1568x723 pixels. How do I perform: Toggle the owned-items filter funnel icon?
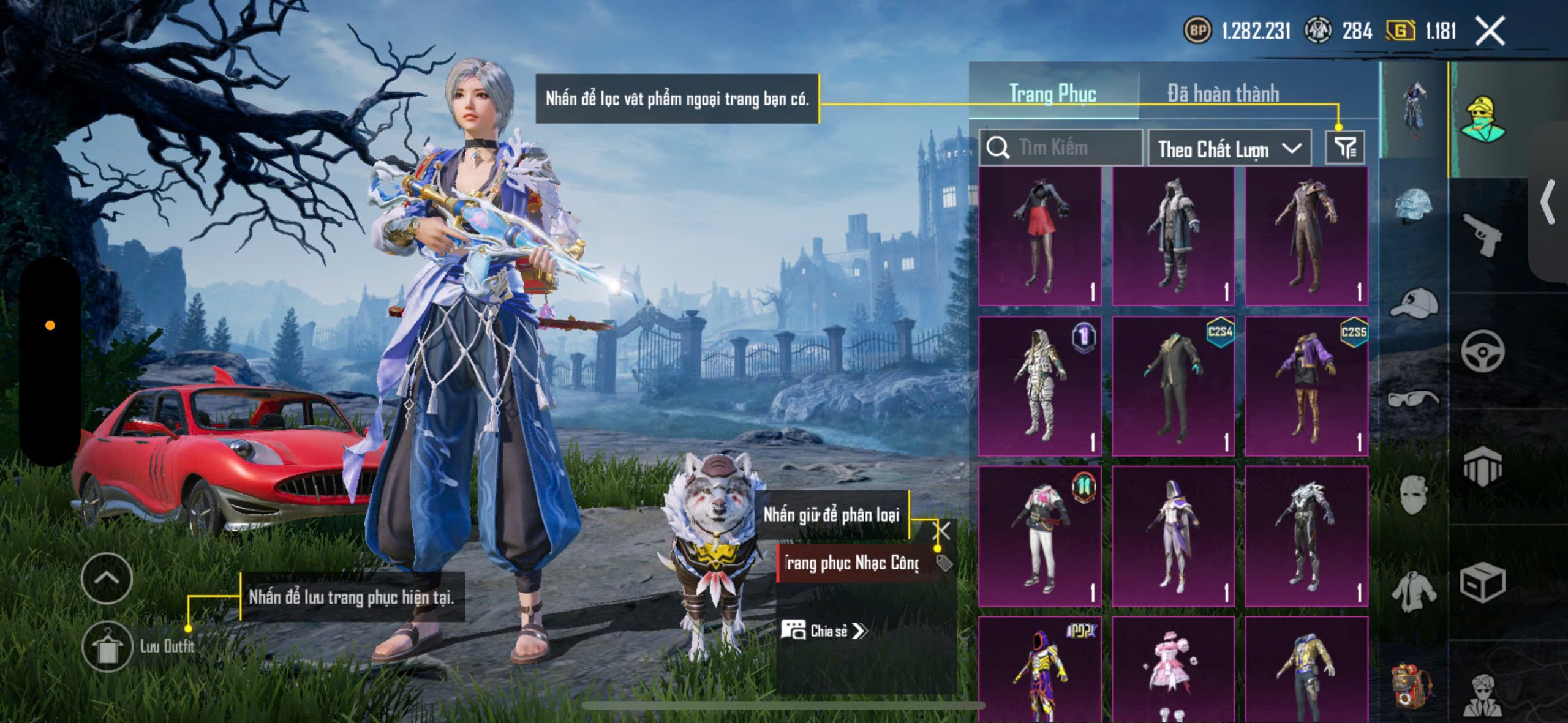1345,148
